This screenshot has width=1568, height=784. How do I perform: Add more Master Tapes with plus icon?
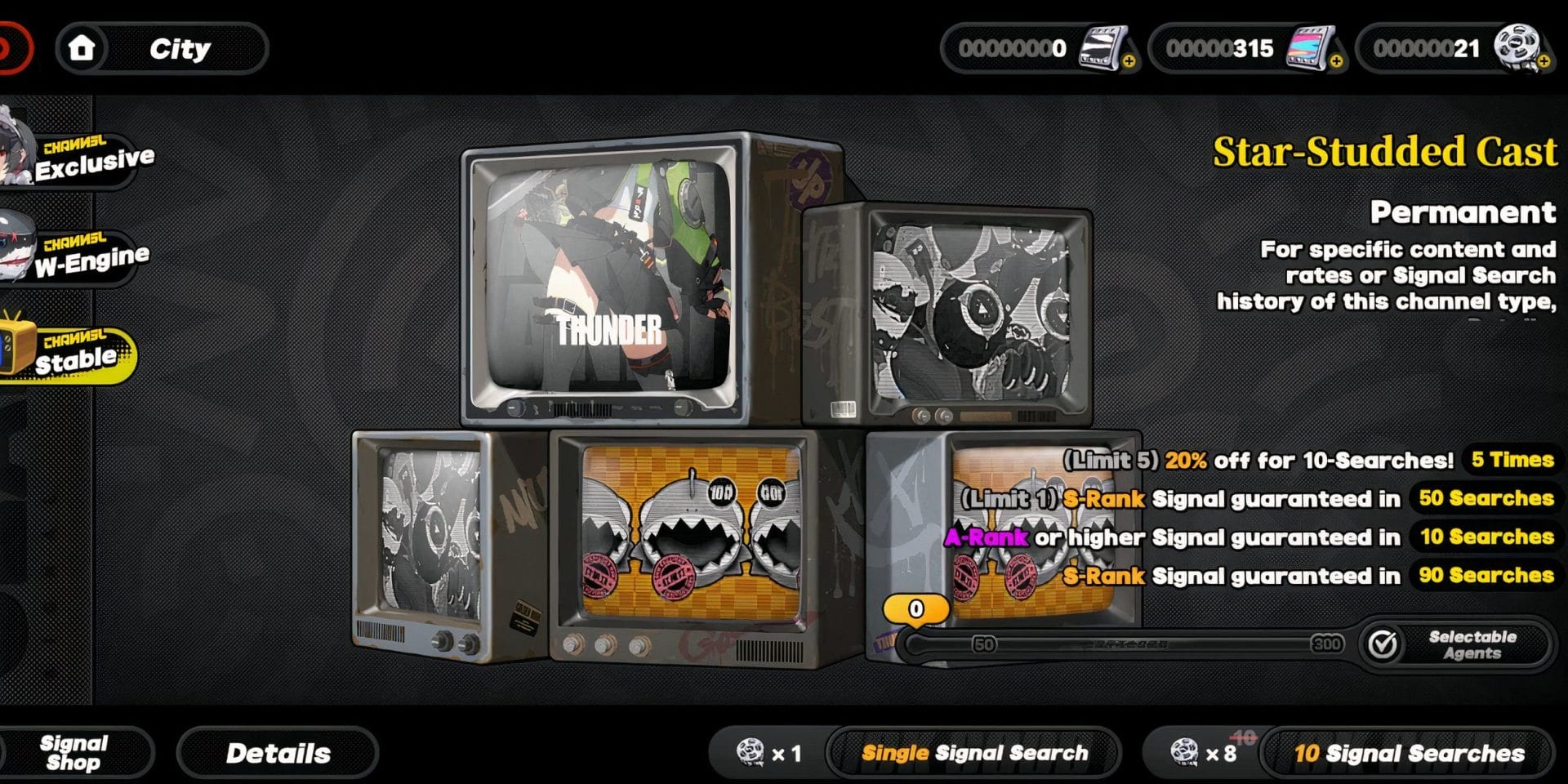pyautogui.click(x=1129, y=61)
